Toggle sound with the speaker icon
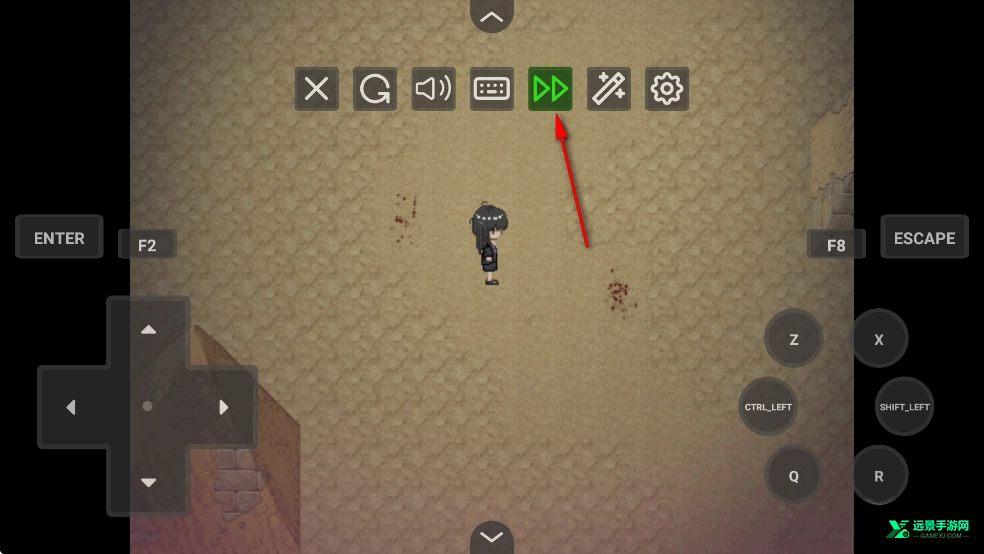The width and height of the screenshot is (984, 554). (x=433, y=90)
